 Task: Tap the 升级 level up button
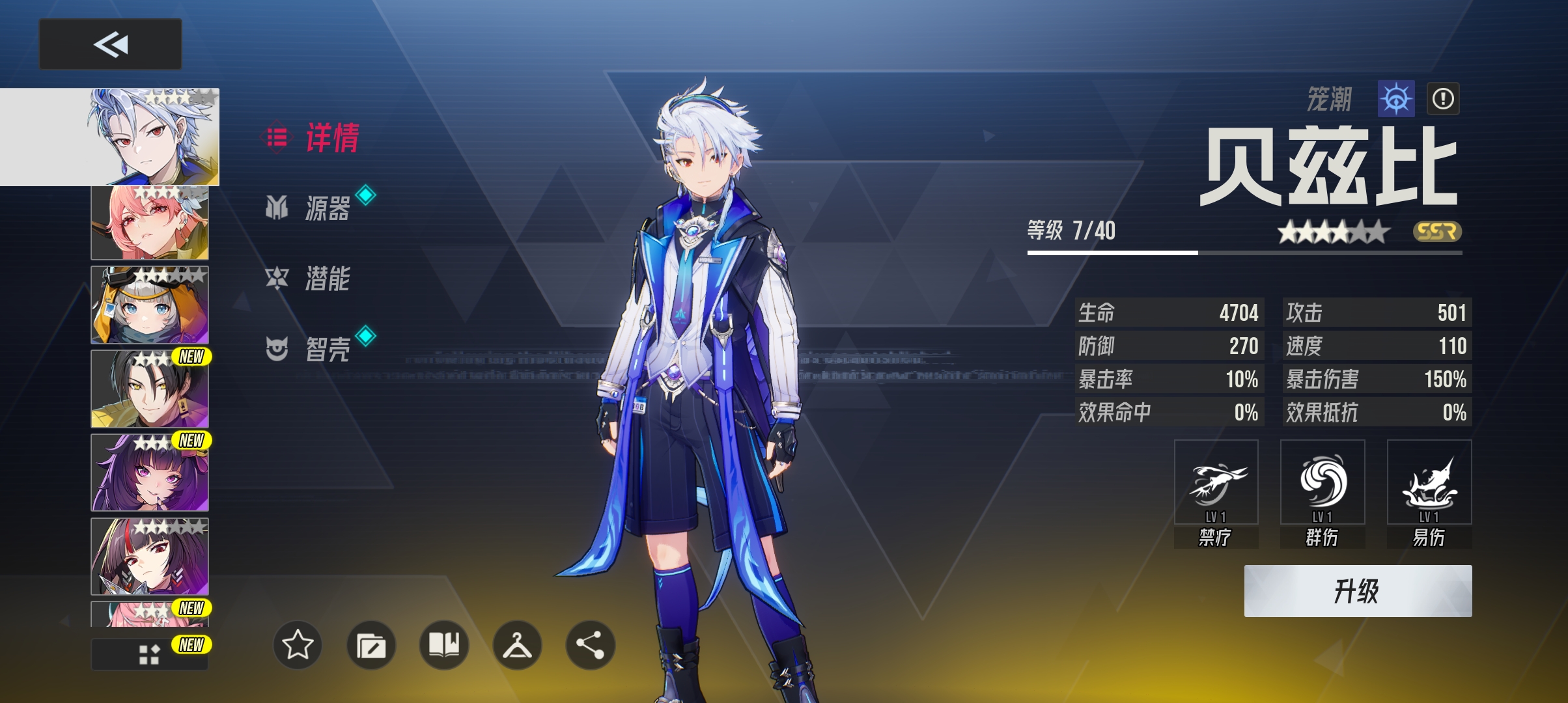click(x=1358, y=591)
